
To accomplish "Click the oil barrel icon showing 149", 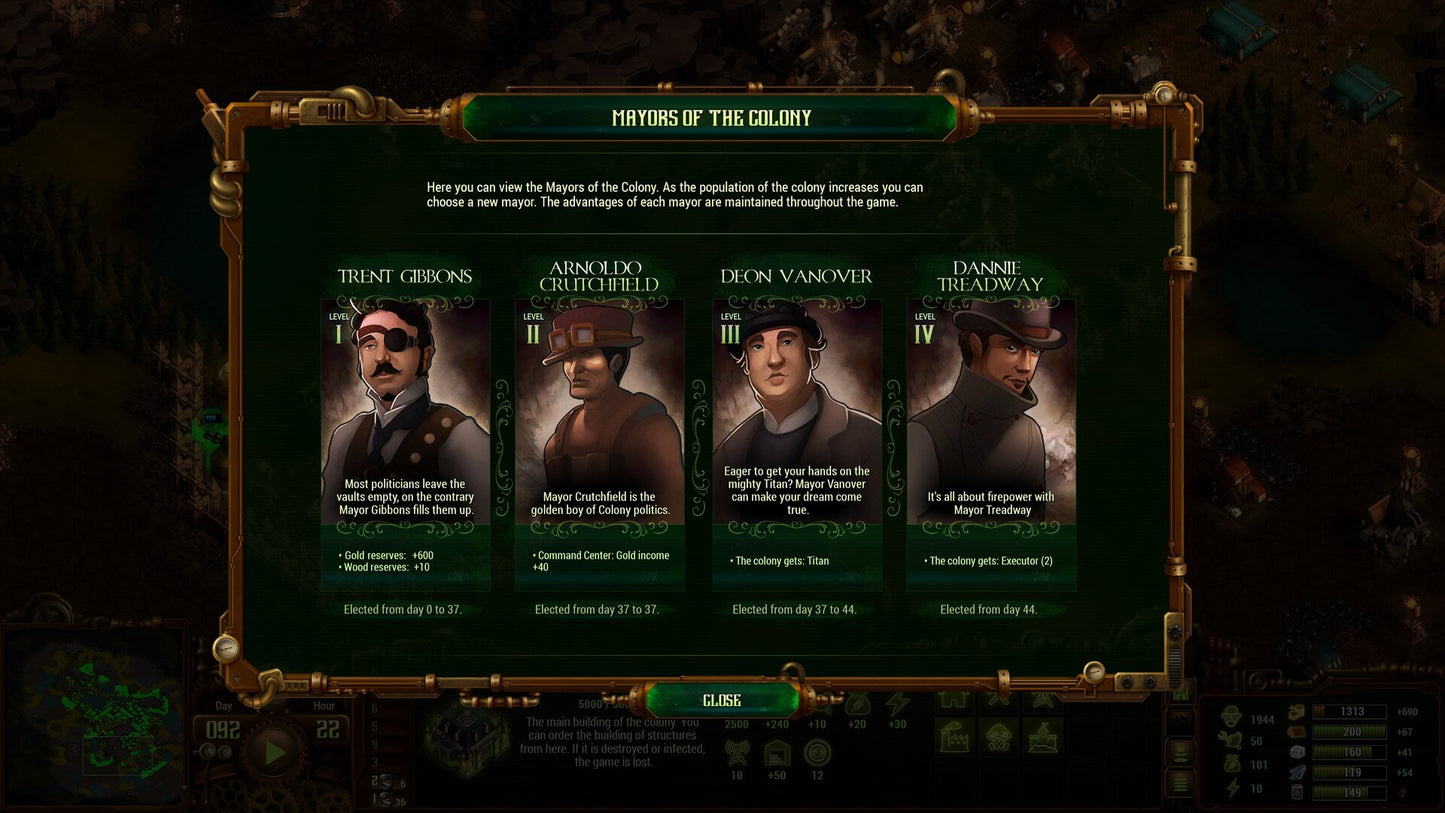I will pos(1297,792).
